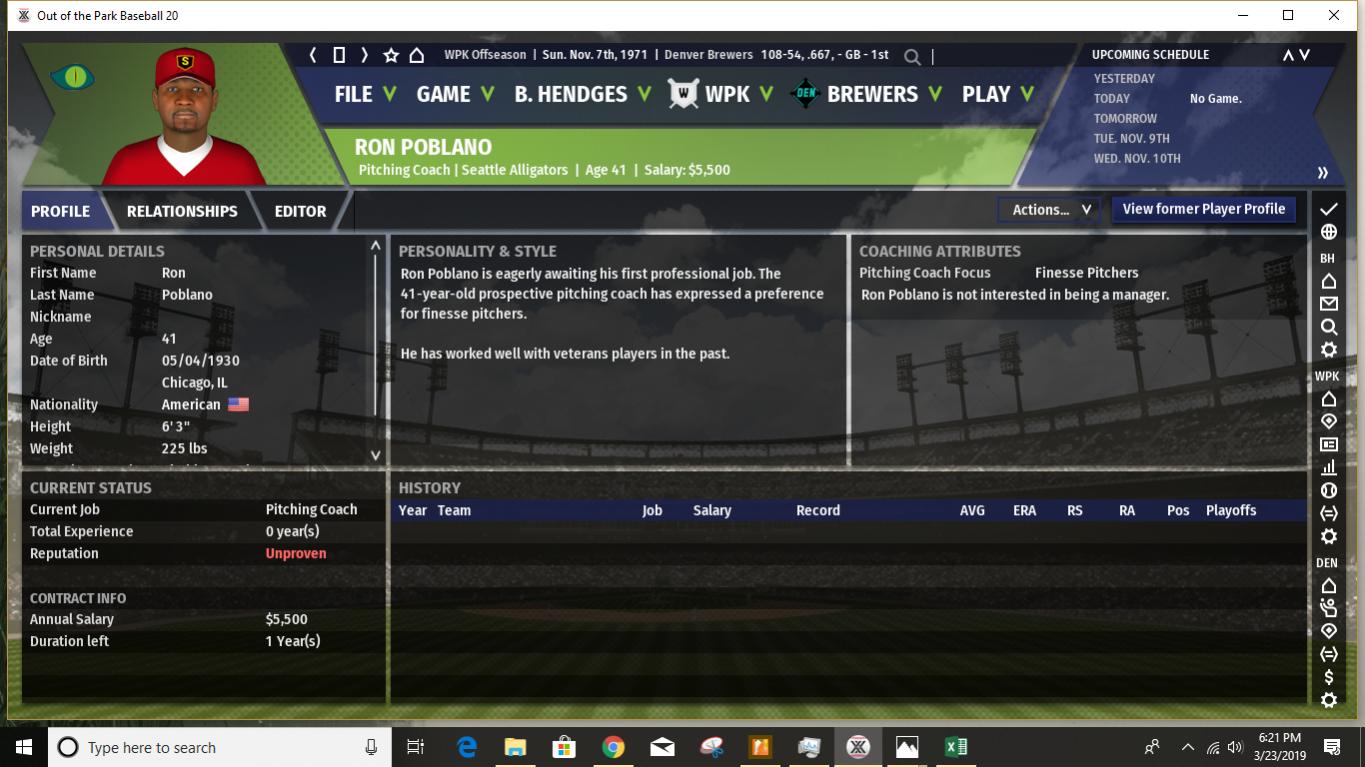
Task: Open the B. HENDGES manager menu
Action: point(582,94)
